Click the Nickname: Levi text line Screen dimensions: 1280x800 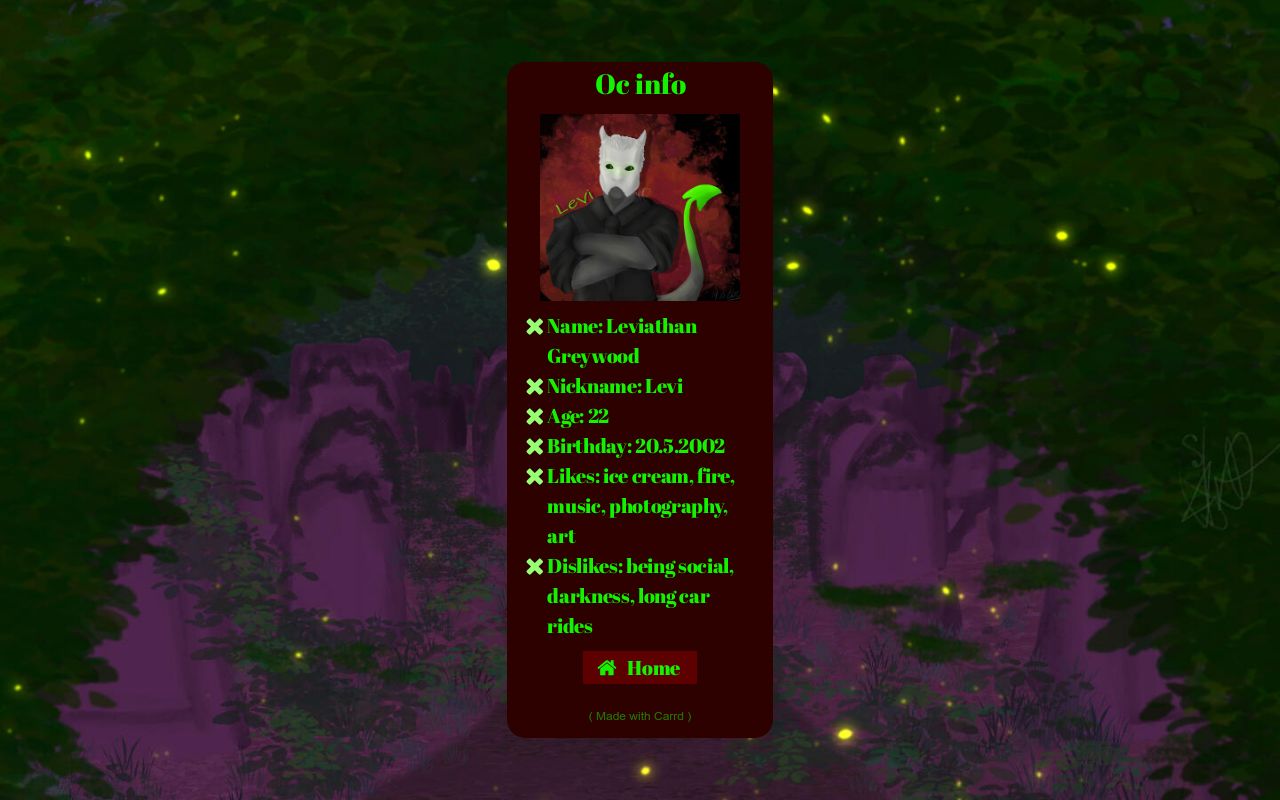pyautogui.click(x=614, y=386)
